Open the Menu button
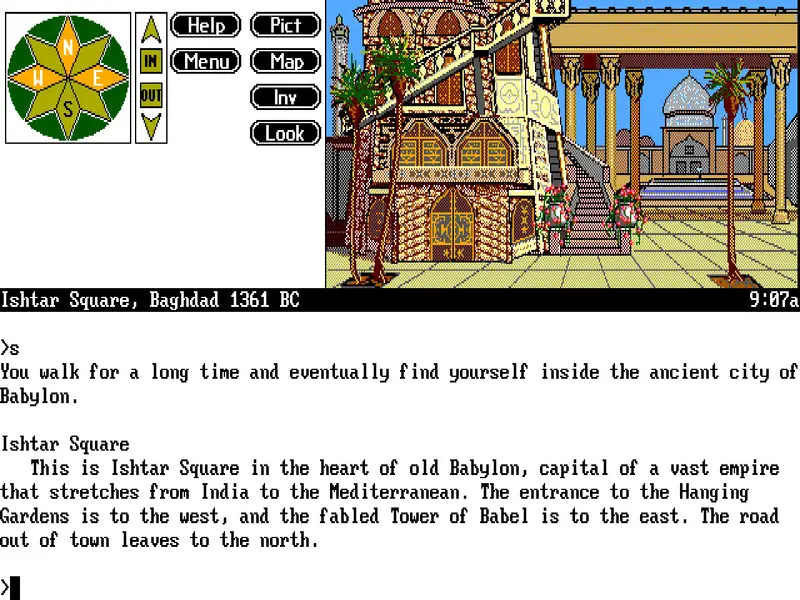Screen dimensions: 800x600 (x=206, y=62)
